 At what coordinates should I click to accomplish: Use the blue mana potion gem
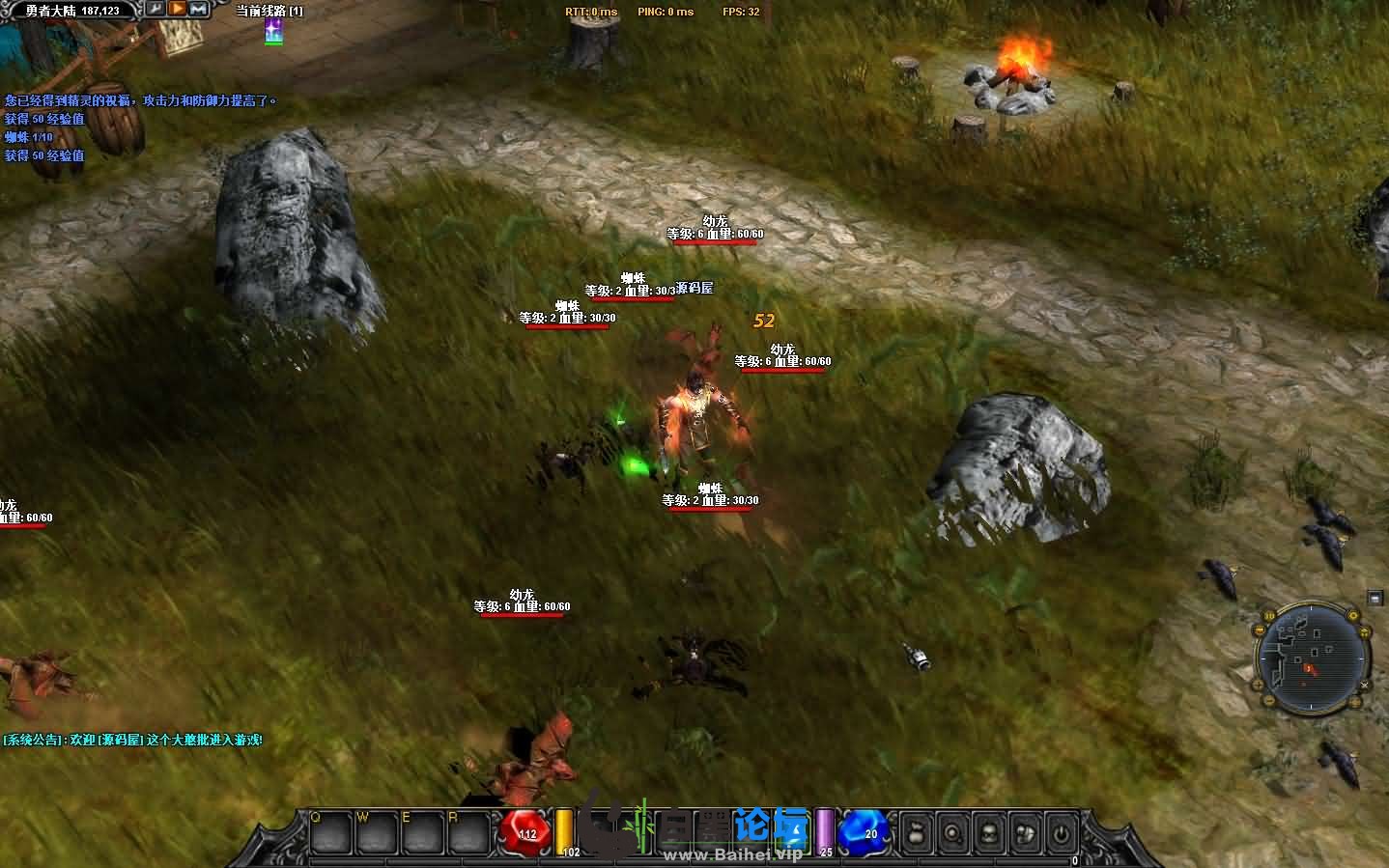(x=864, y=832)
